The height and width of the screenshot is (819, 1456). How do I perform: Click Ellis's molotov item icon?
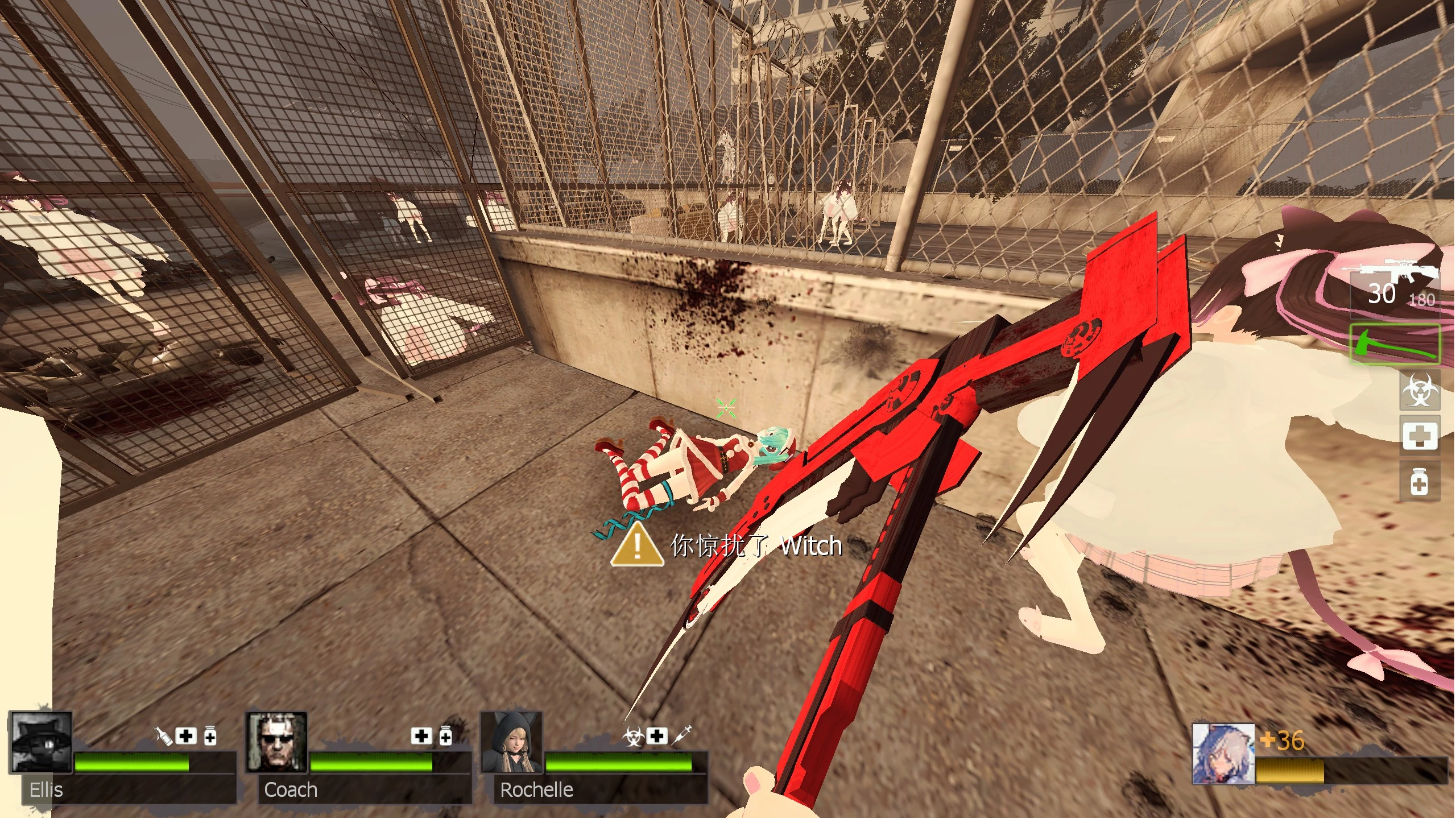pos(164,737)
